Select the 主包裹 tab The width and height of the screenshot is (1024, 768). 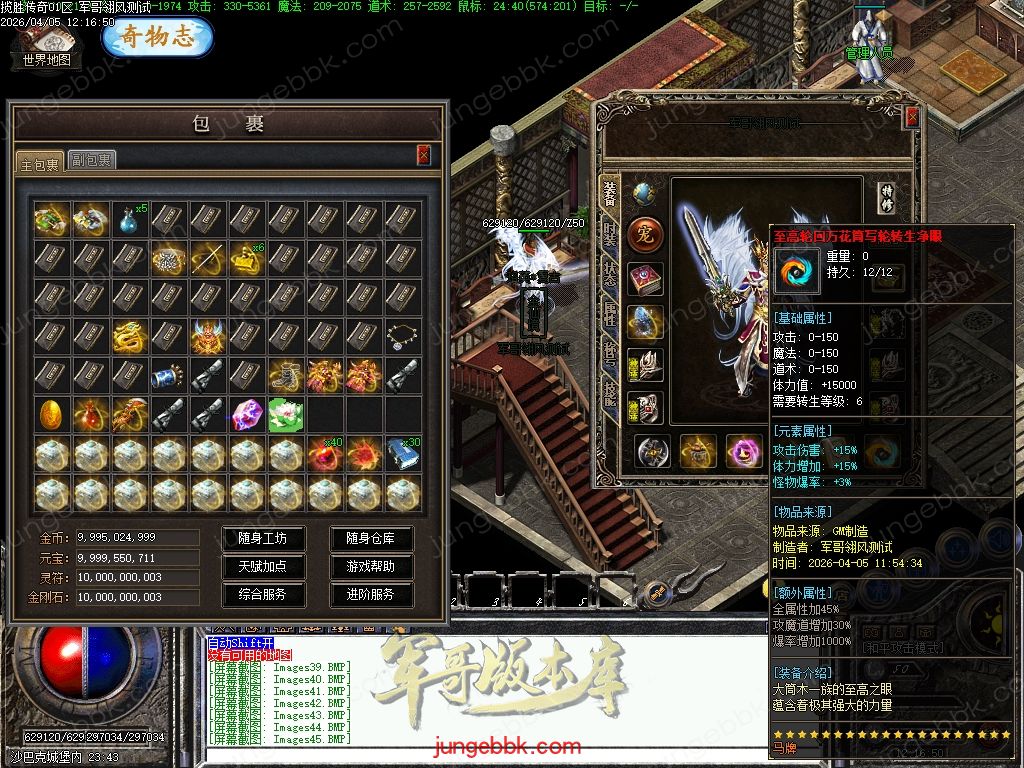click(40, 162)
